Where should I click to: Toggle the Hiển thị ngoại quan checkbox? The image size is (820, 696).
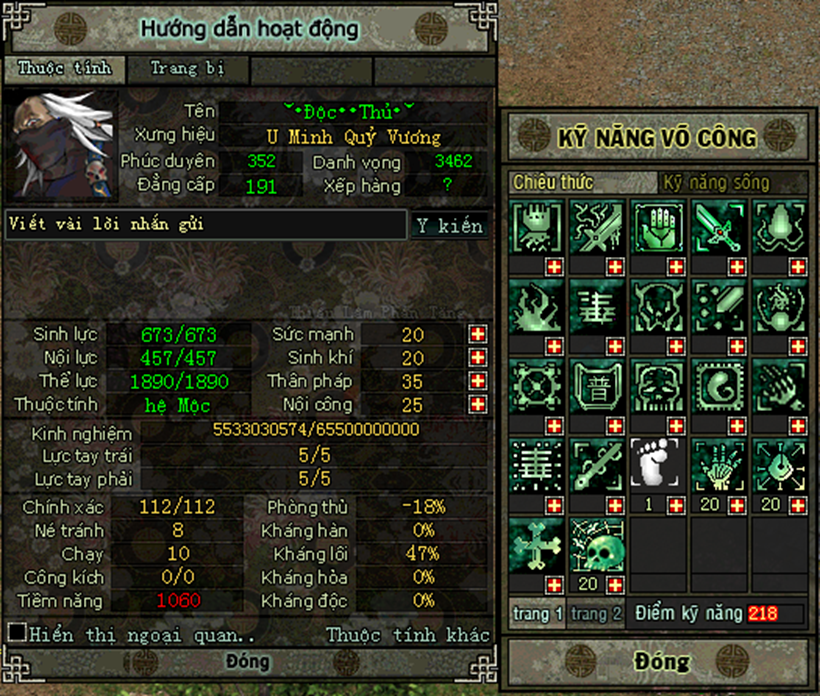pyautogui.click(x=16, y=632)
